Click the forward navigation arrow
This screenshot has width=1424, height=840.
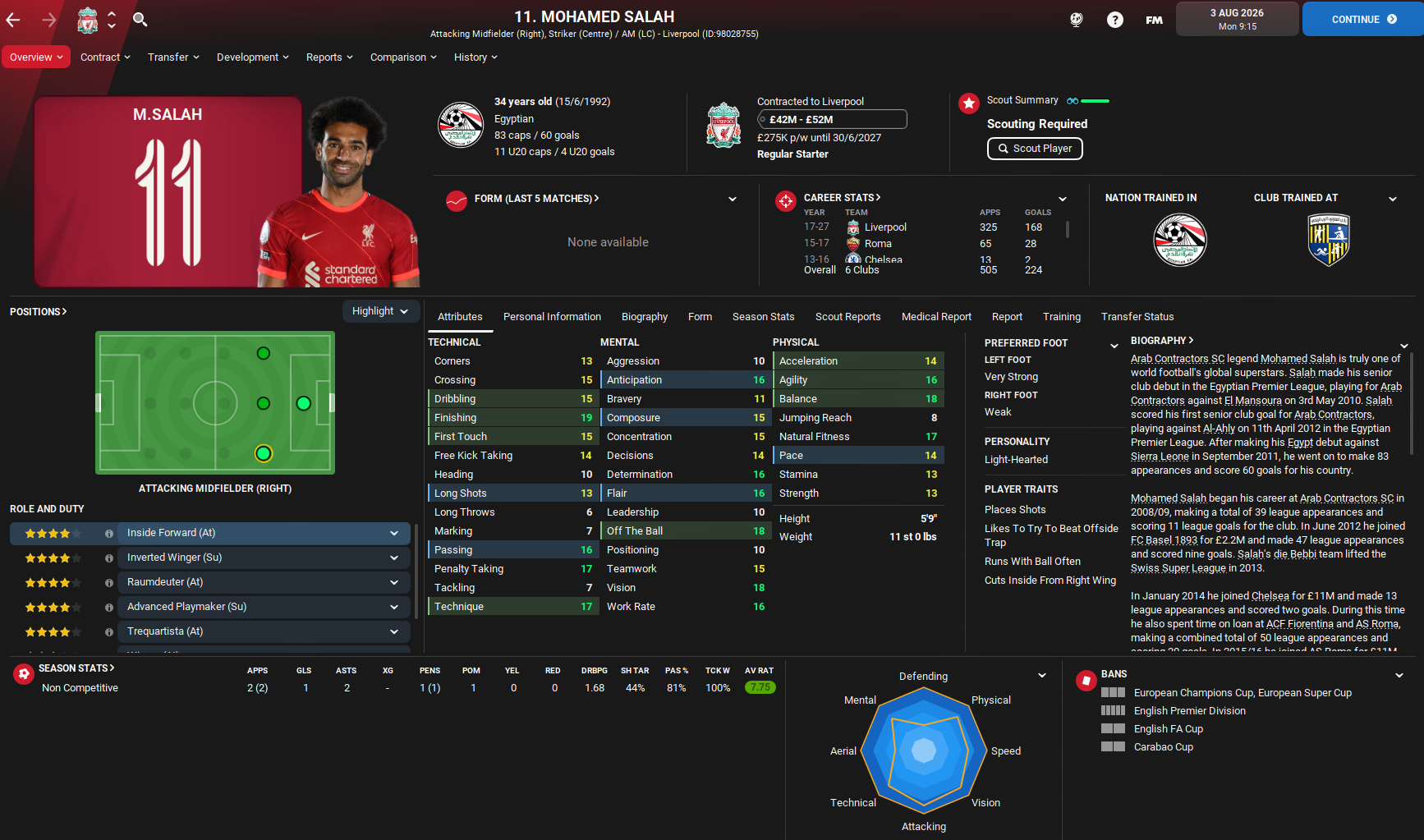click(x=48, y=18)
